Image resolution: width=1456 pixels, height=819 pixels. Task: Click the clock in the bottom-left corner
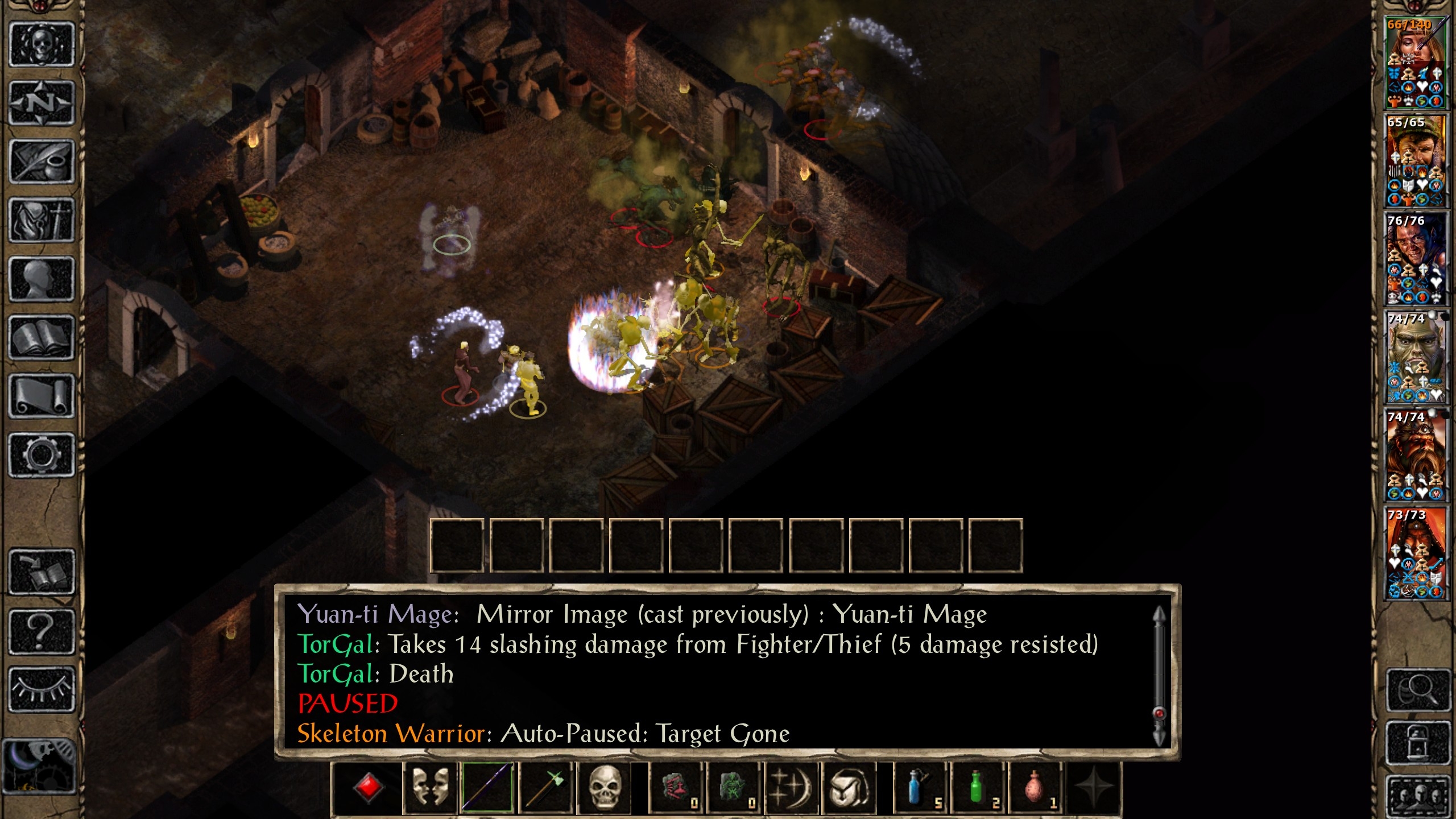point(39,766)
